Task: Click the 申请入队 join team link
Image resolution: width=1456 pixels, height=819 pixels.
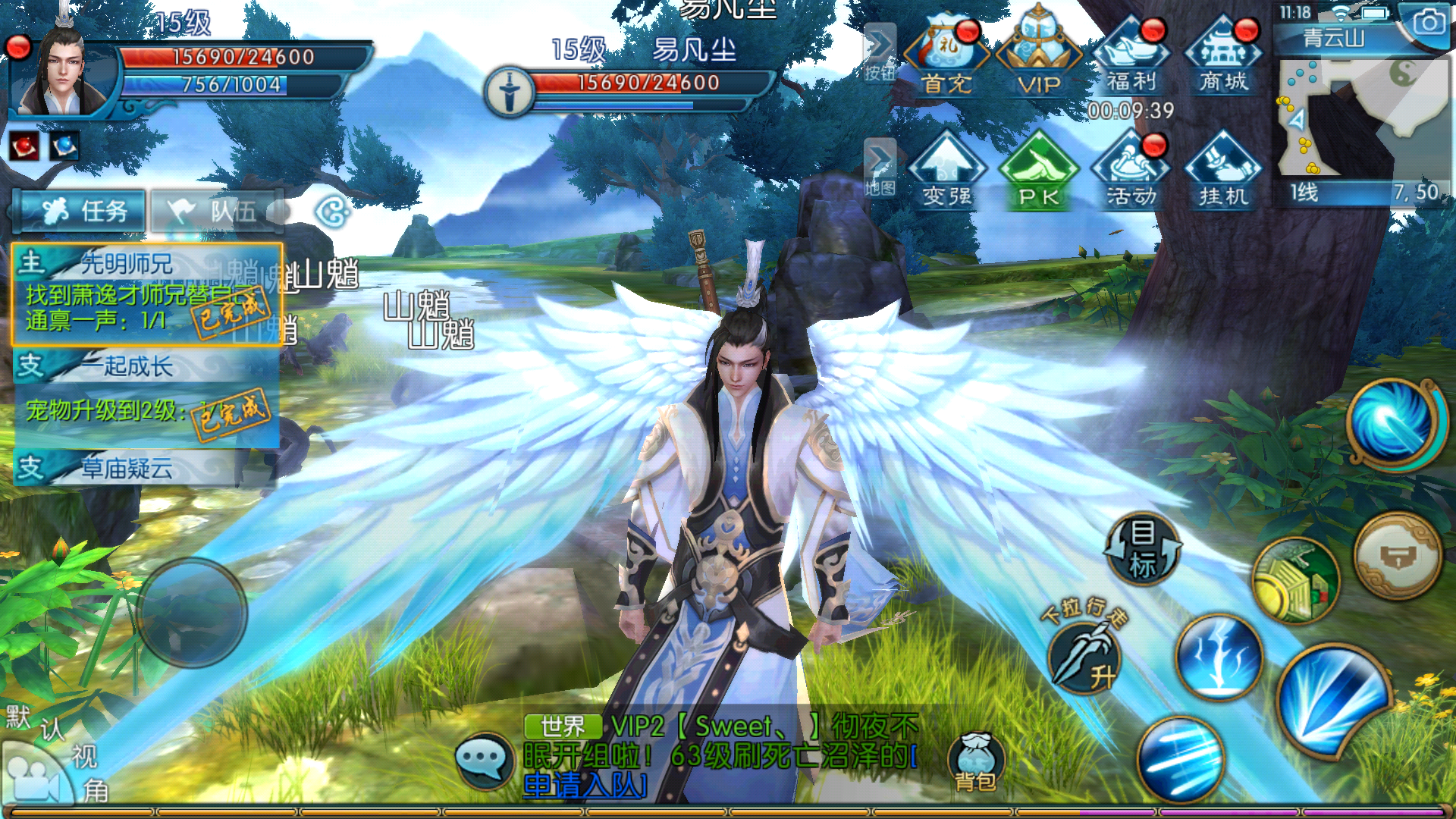Action: tap(584, 786)
